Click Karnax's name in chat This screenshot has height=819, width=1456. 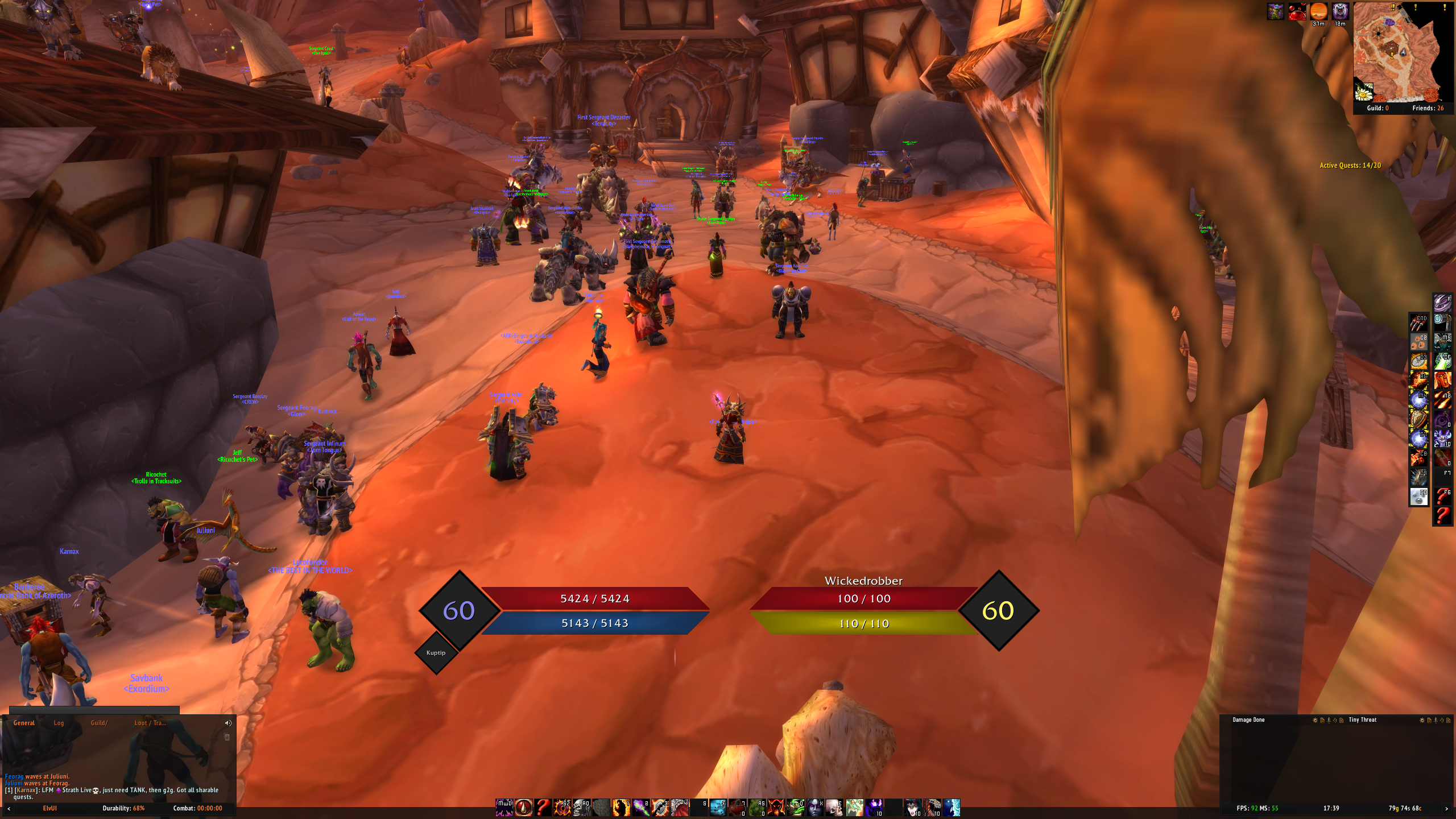coord(25,790)
